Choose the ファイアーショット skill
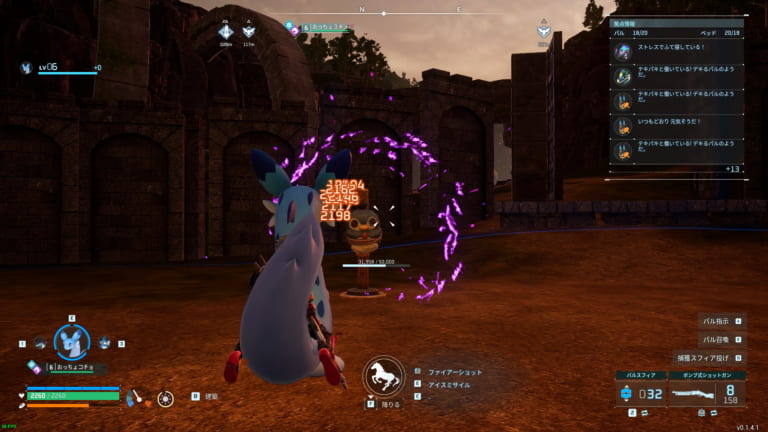The image size is (768, 432). tap(454, 370)
